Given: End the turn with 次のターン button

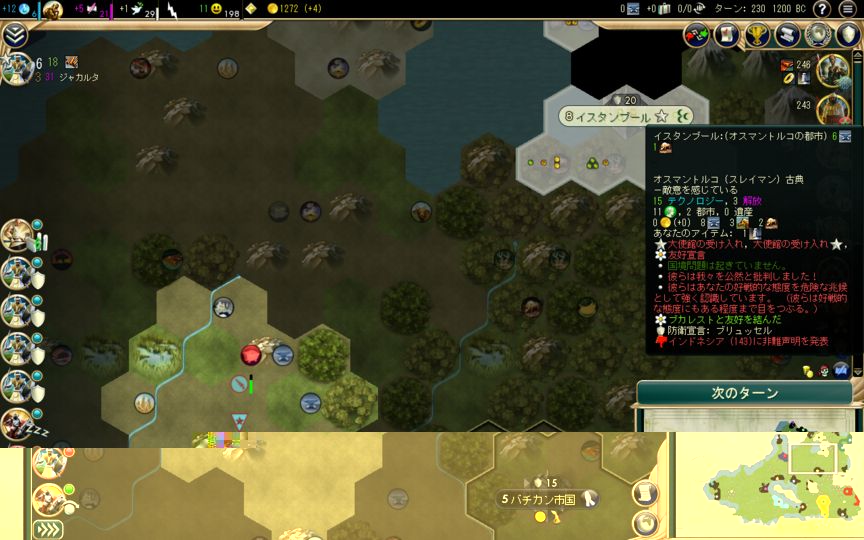Looking at the screenshot, I should [744, 393].
